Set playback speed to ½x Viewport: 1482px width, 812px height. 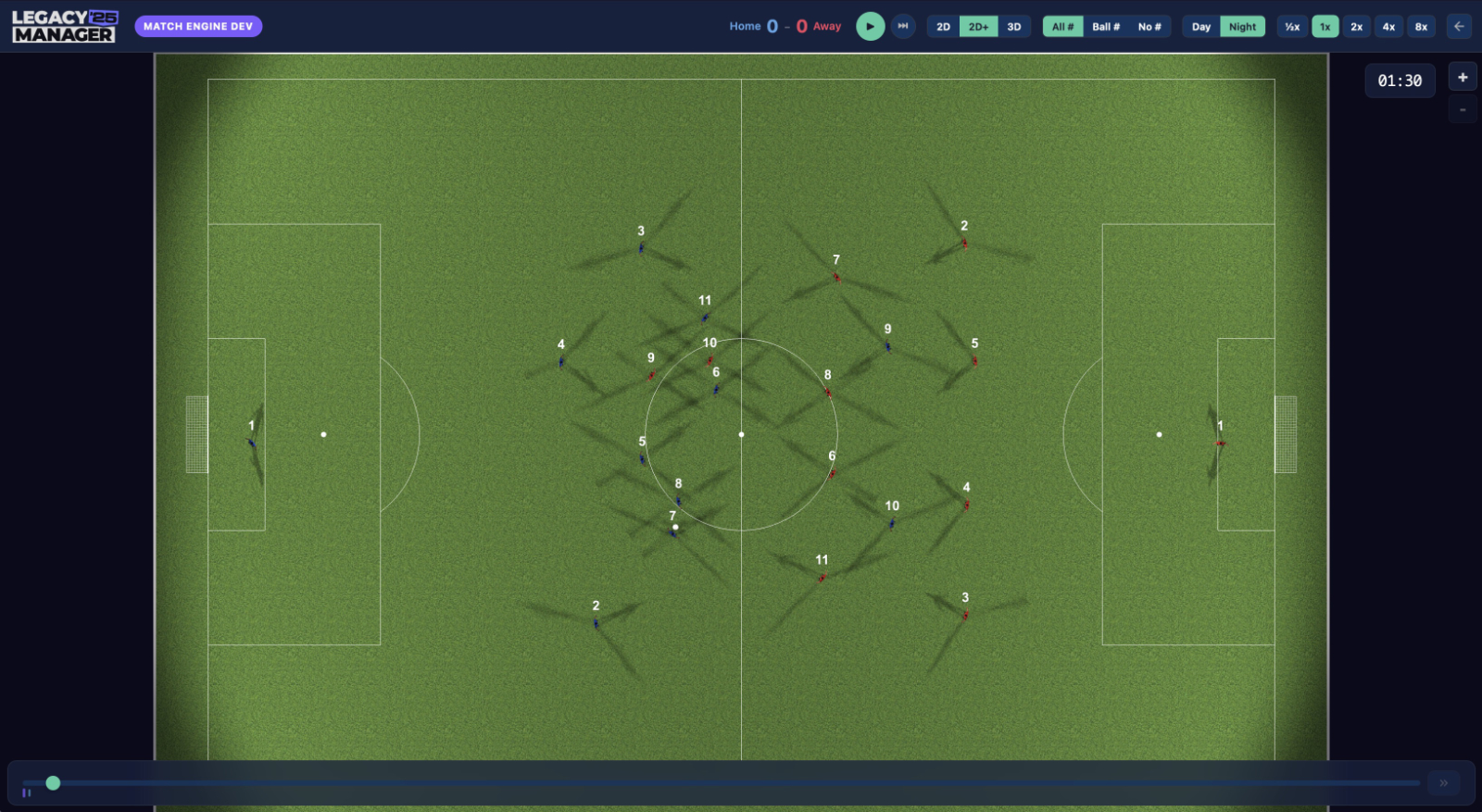pyautogui.click(x=1292, y=27)
